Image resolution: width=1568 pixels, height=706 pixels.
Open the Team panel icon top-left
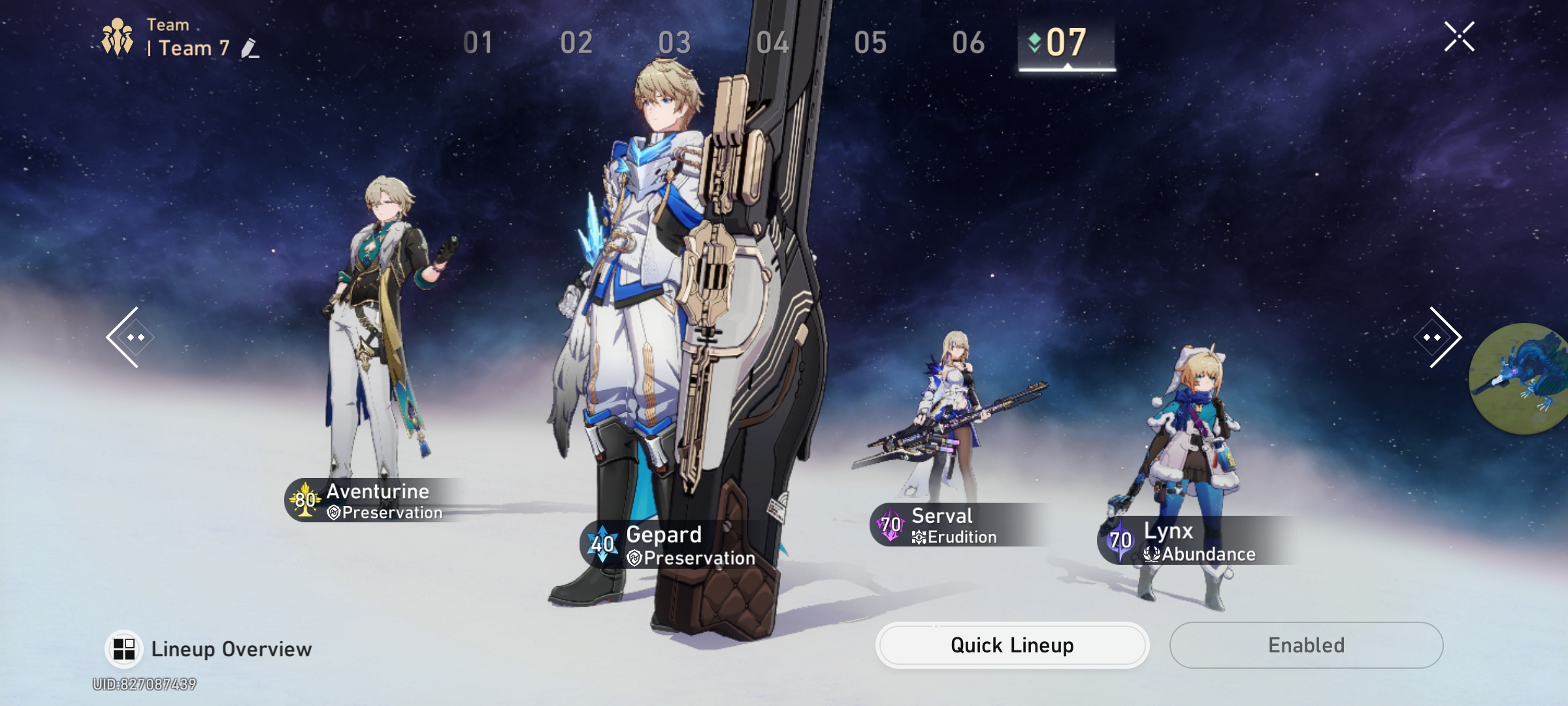[116, 38]
